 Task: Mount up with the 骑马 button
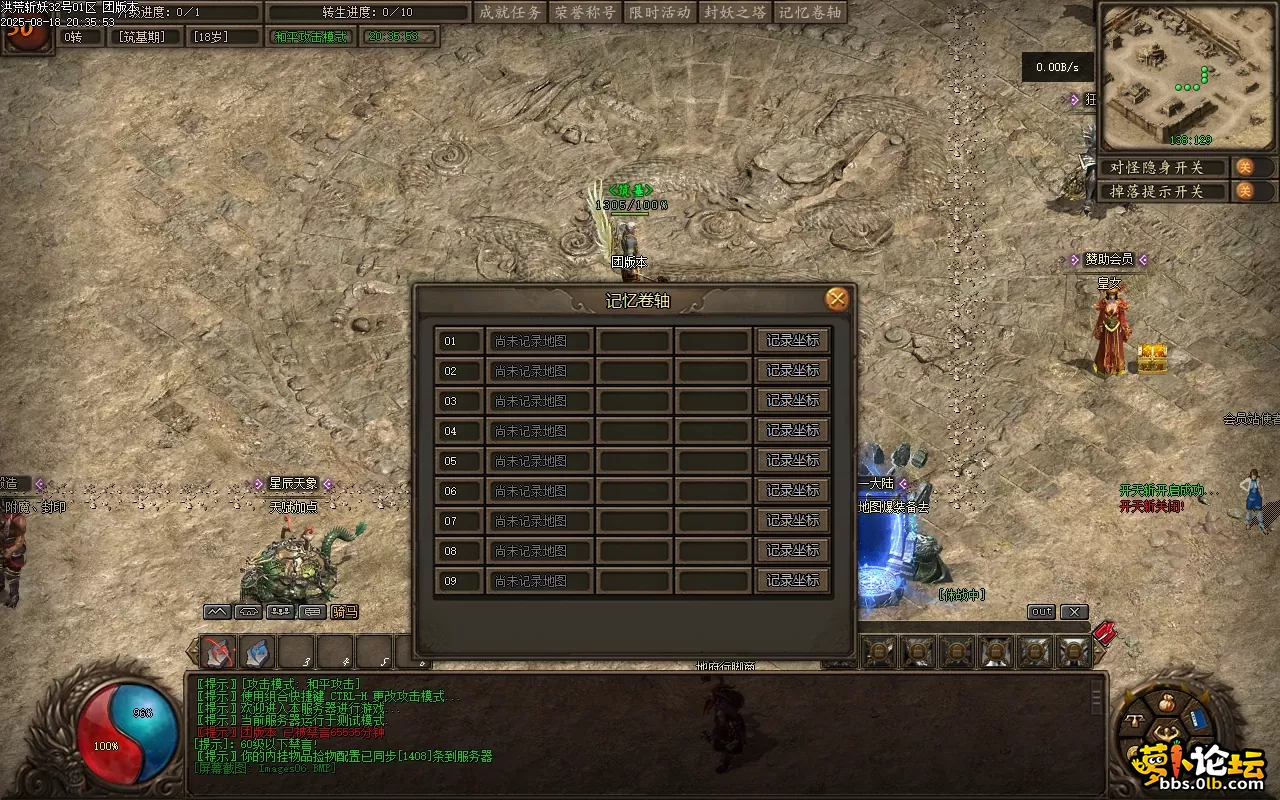344,612
